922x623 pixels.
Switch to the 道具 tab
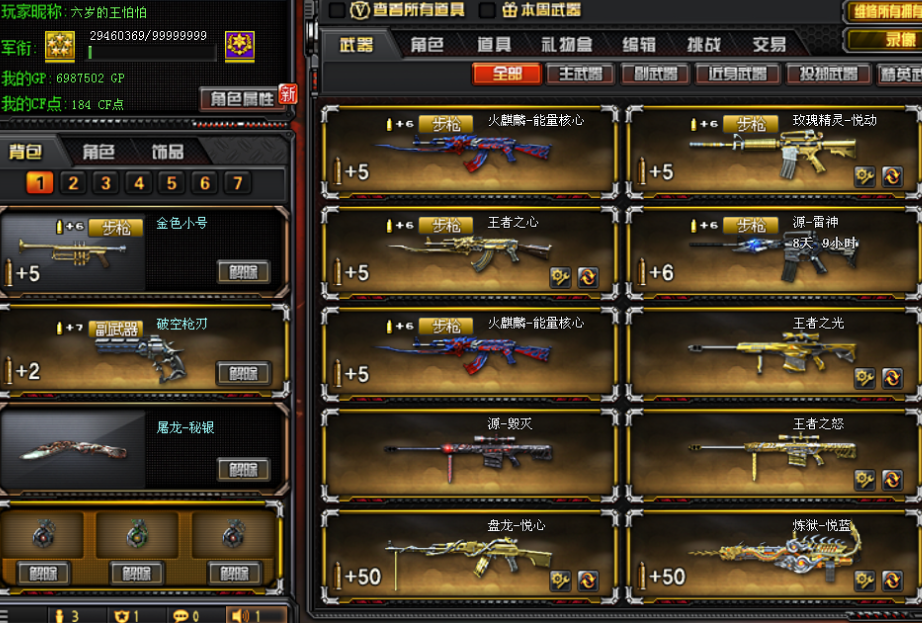(x=494, y=44)
